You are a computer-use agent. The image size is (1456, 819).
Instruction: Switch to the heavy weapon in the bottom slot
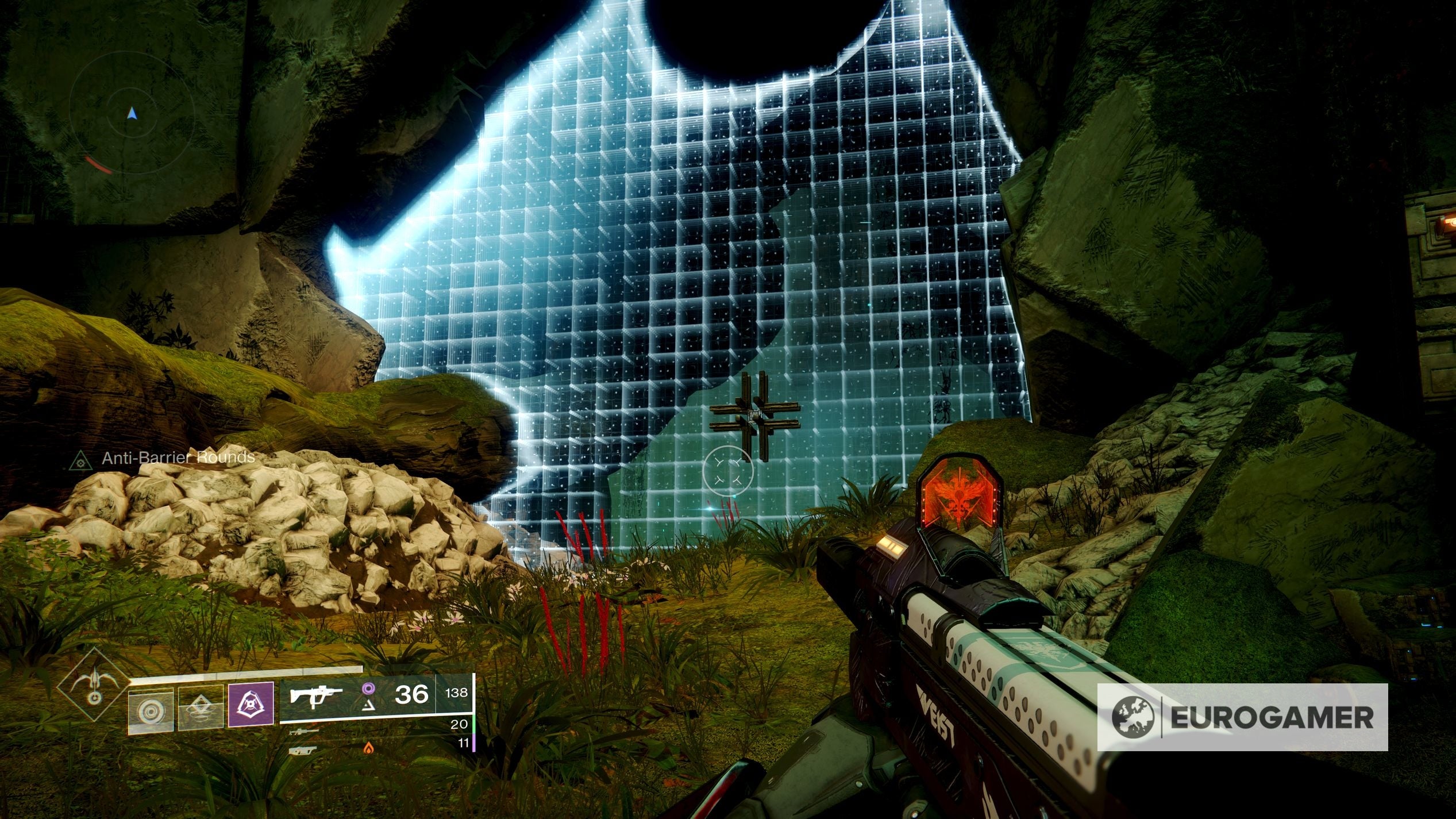[303, 750]
